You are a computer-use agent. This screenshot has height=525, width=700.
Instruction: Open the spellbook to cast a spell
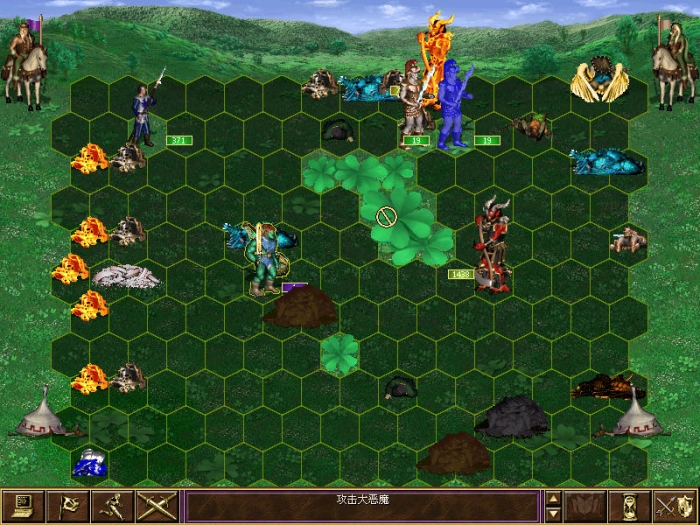pos(585,507)
